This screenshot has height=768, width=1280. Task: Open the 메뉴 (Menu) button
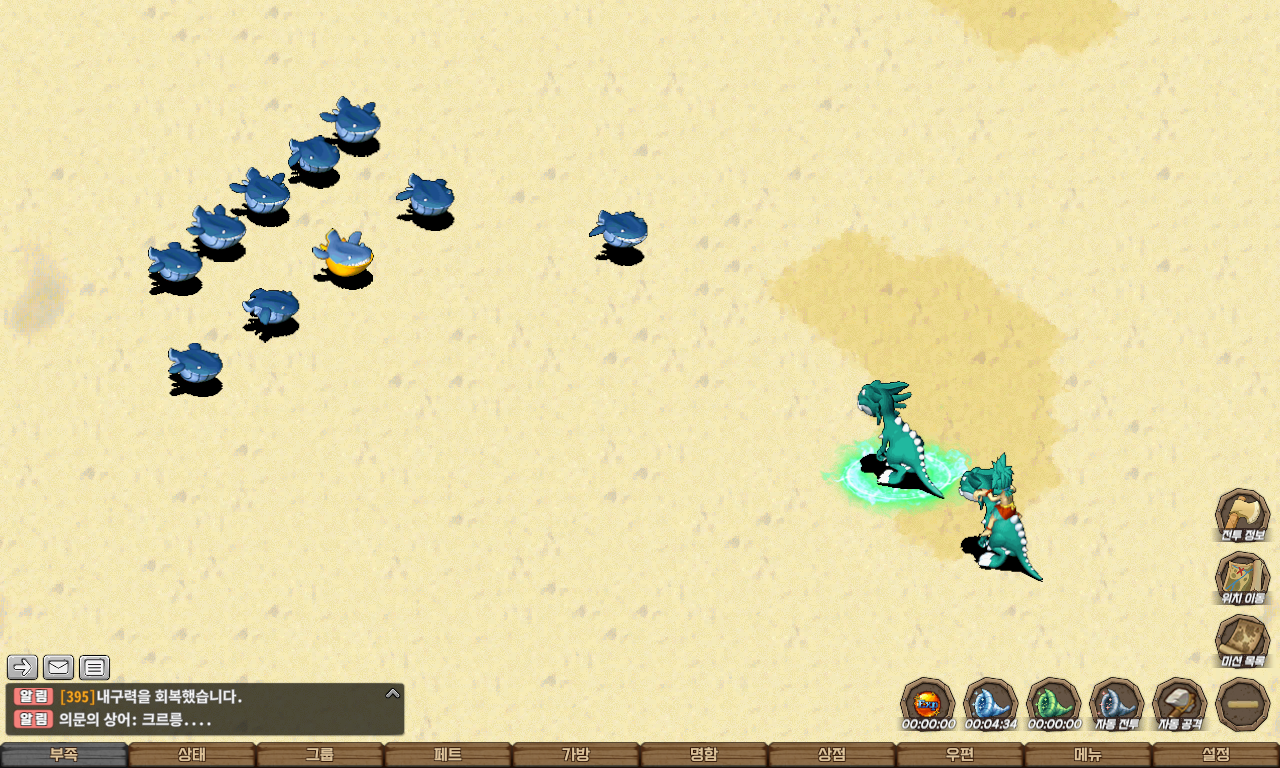click(x=1088, y=755)
